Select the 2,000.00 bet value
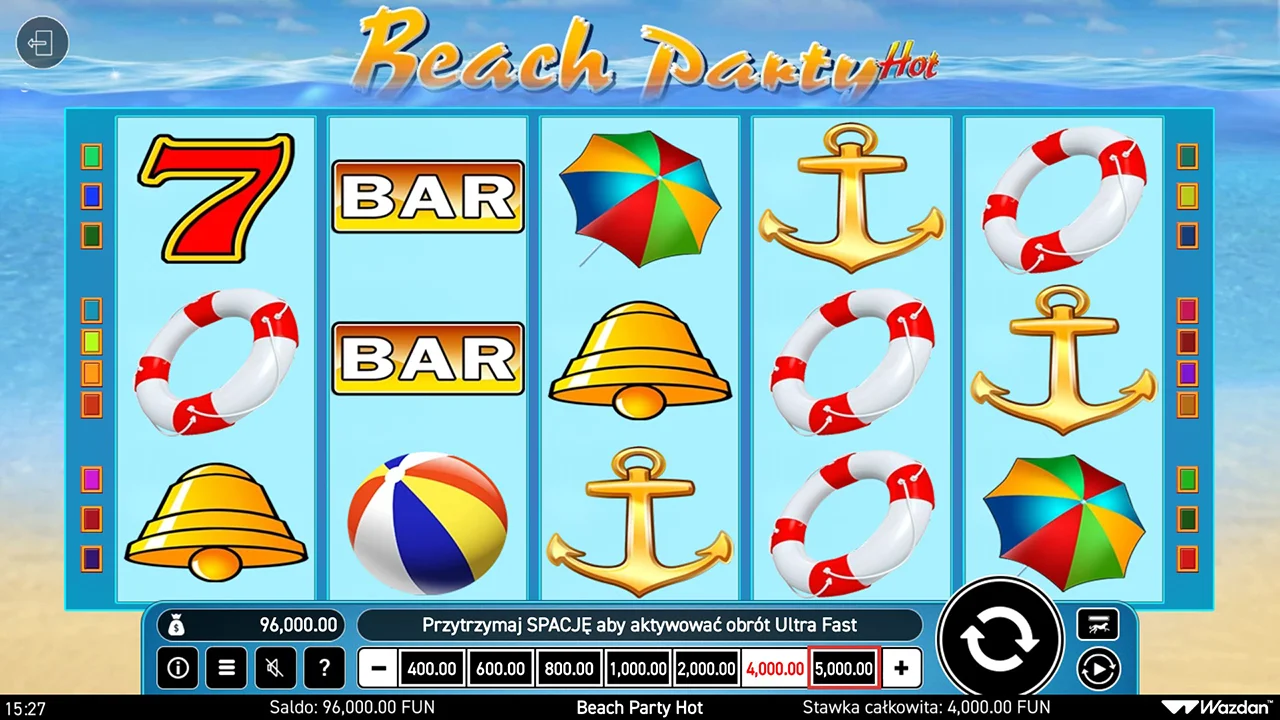Screen dimensions: 1280x720 [x=706, y=668]
